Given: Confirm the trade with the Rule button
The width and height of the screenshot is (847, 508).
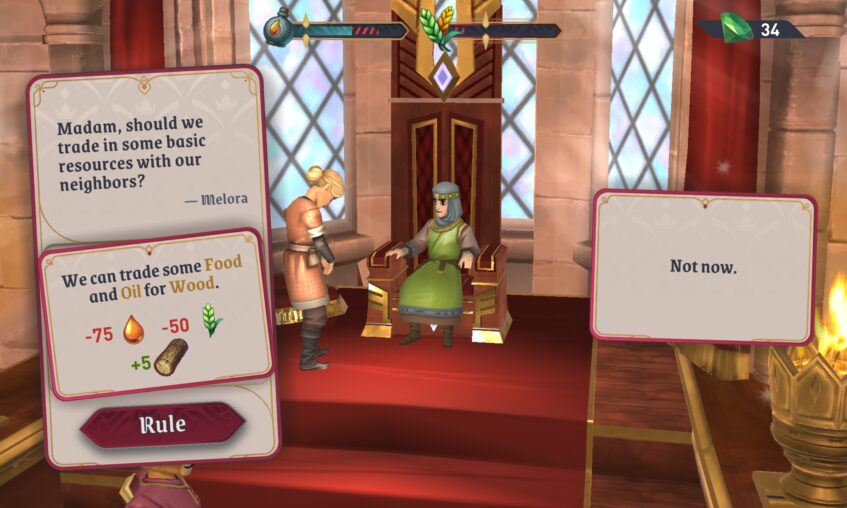Looking at the screenshot, I should click(x=162, y=425).
